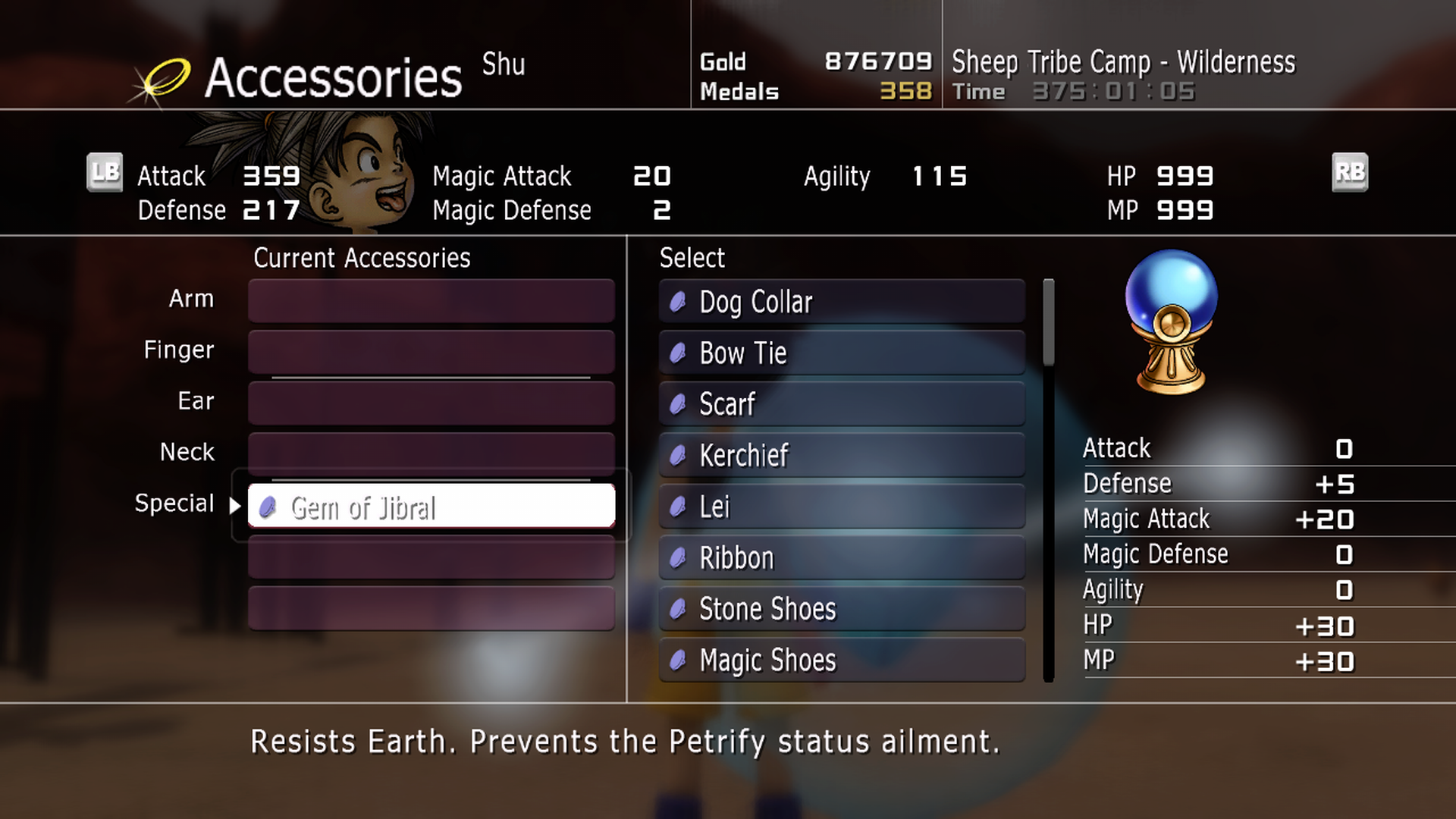Select the Gem of Jibral special slot

pos(431,507)
